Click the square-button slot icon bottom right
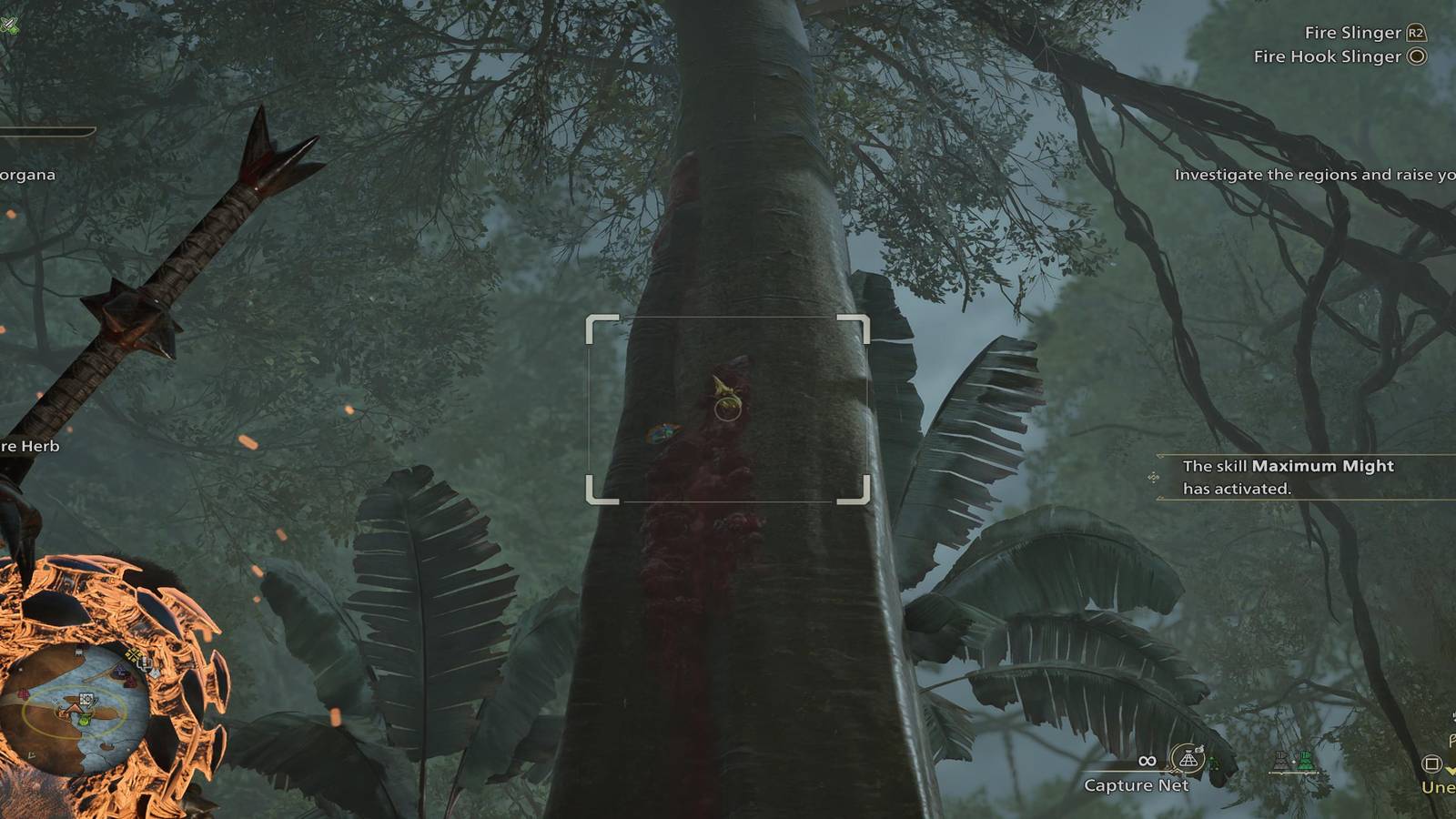The height and width of the screenshot is (819, 1456). [x=1431, y=764]
